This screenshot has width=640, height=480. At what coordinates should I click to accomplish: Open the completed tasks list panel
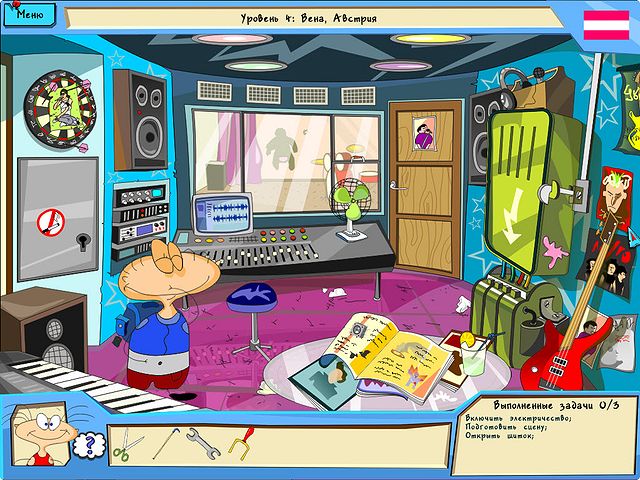click(546, 434)
